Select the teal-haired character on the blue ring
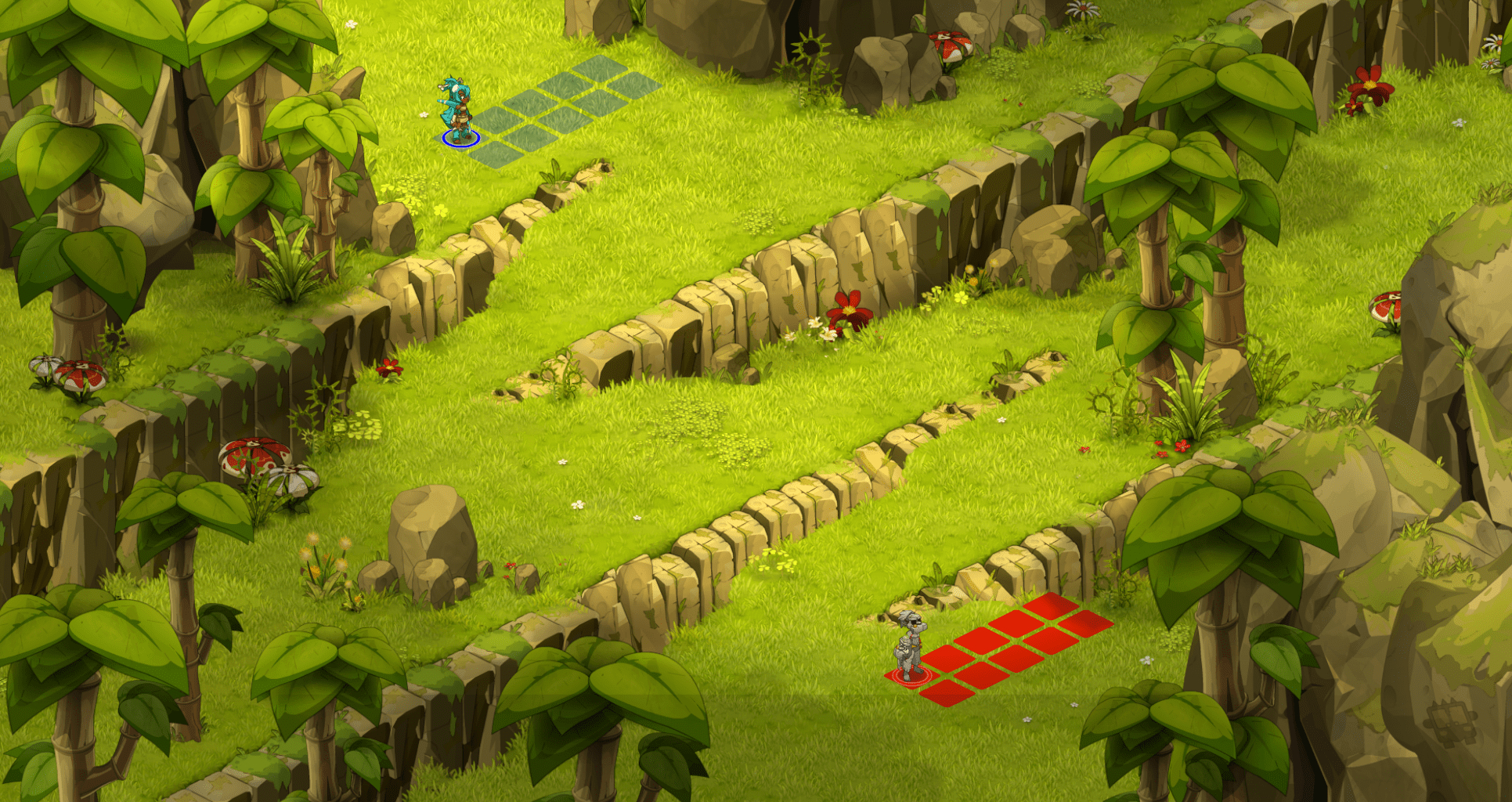The width and height of the screenshot is (1512, 802). click(457, 111)
